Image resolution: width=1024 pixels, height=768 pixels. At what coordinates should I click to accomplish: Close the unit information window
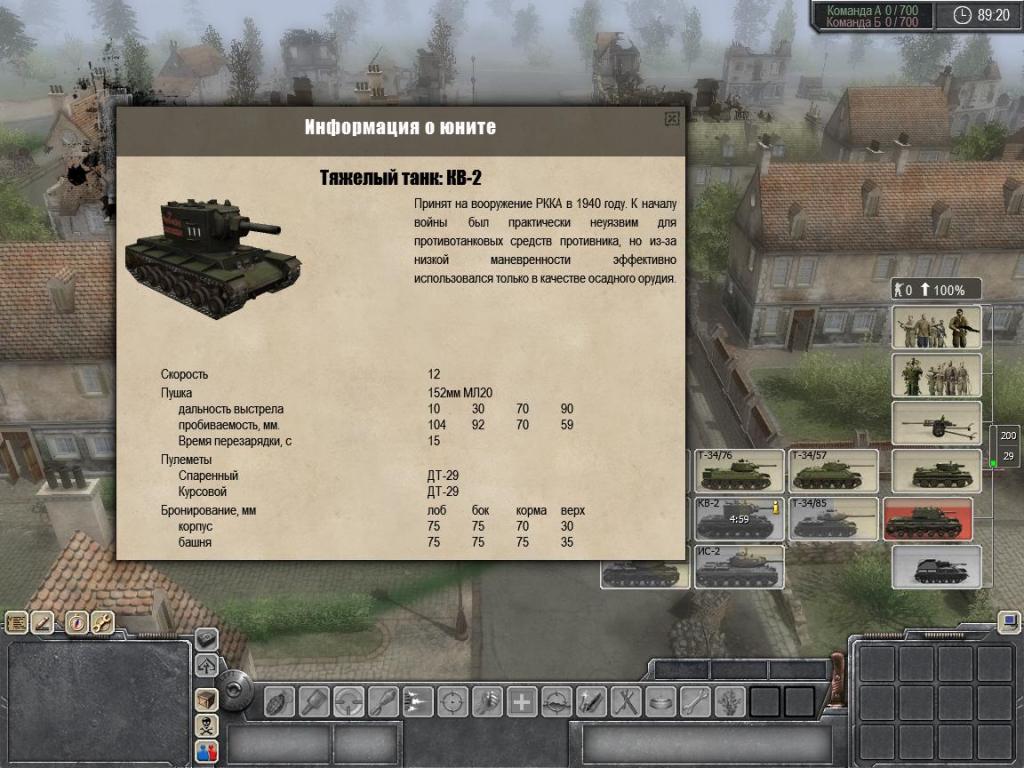(672, 119)
